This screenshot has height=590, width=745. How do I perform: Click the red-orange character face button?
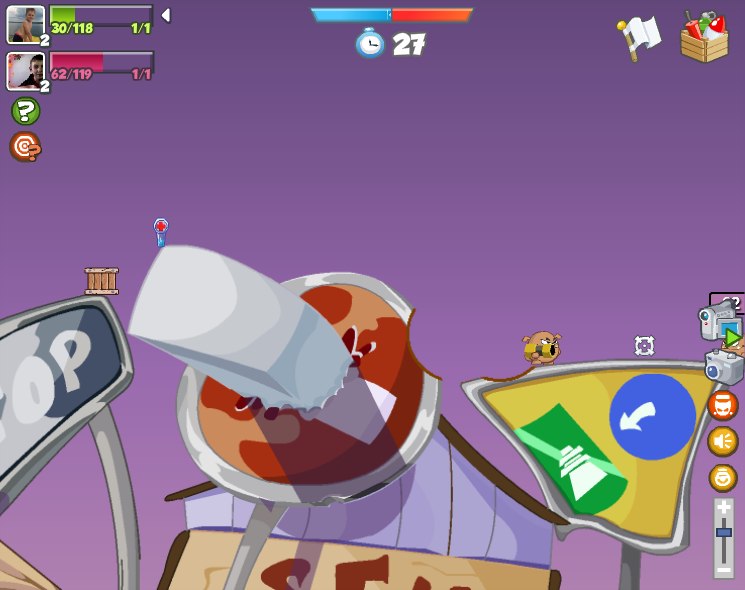pos(722,405)
